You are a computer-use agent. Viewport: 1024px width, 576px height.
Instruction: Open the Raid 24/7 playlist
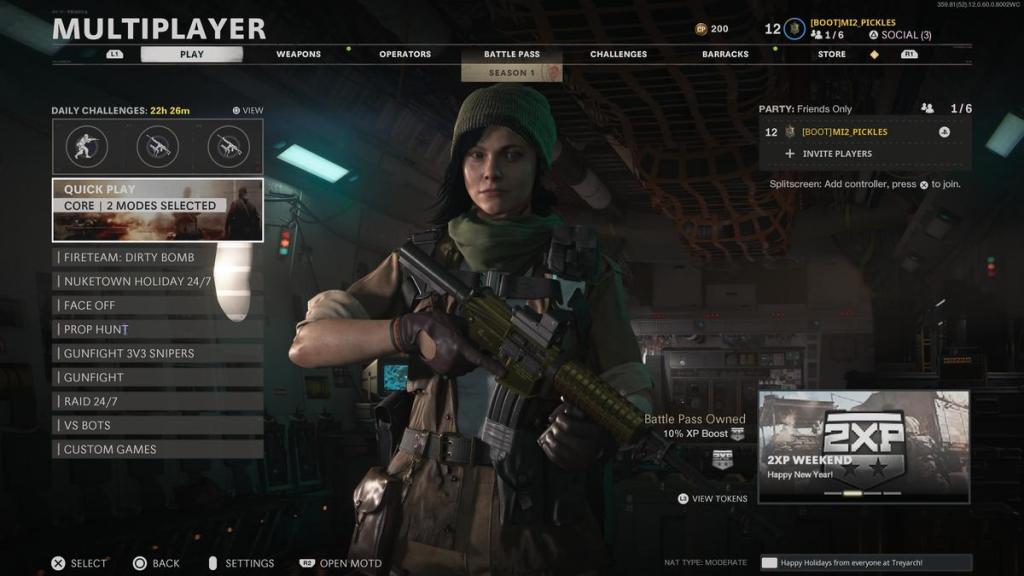coord(158,401)
